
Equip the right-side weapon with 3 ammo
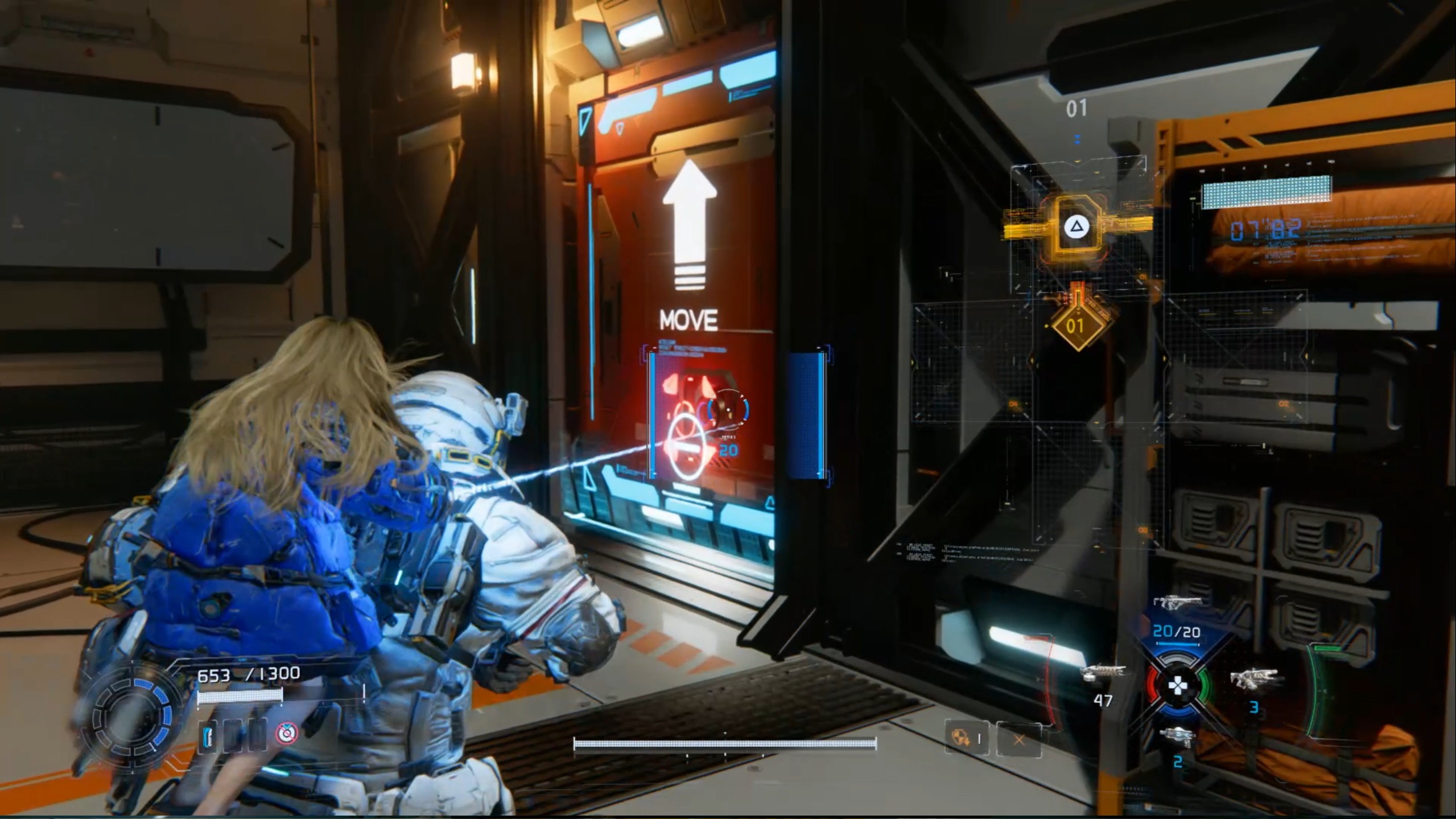1253,679
